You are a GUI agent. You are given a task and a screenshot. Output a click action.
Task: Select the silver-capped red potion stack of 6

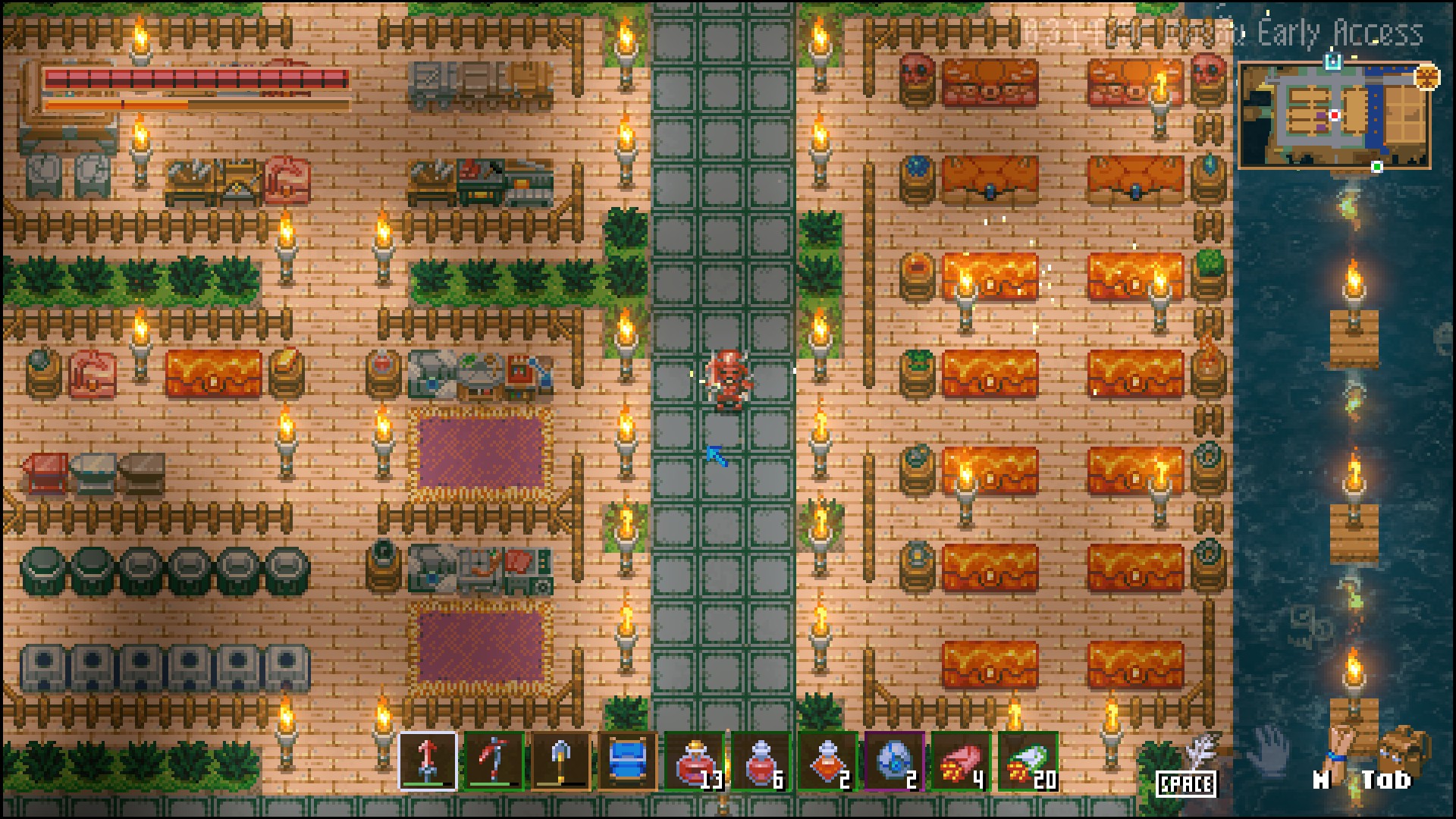coord(761,761)
